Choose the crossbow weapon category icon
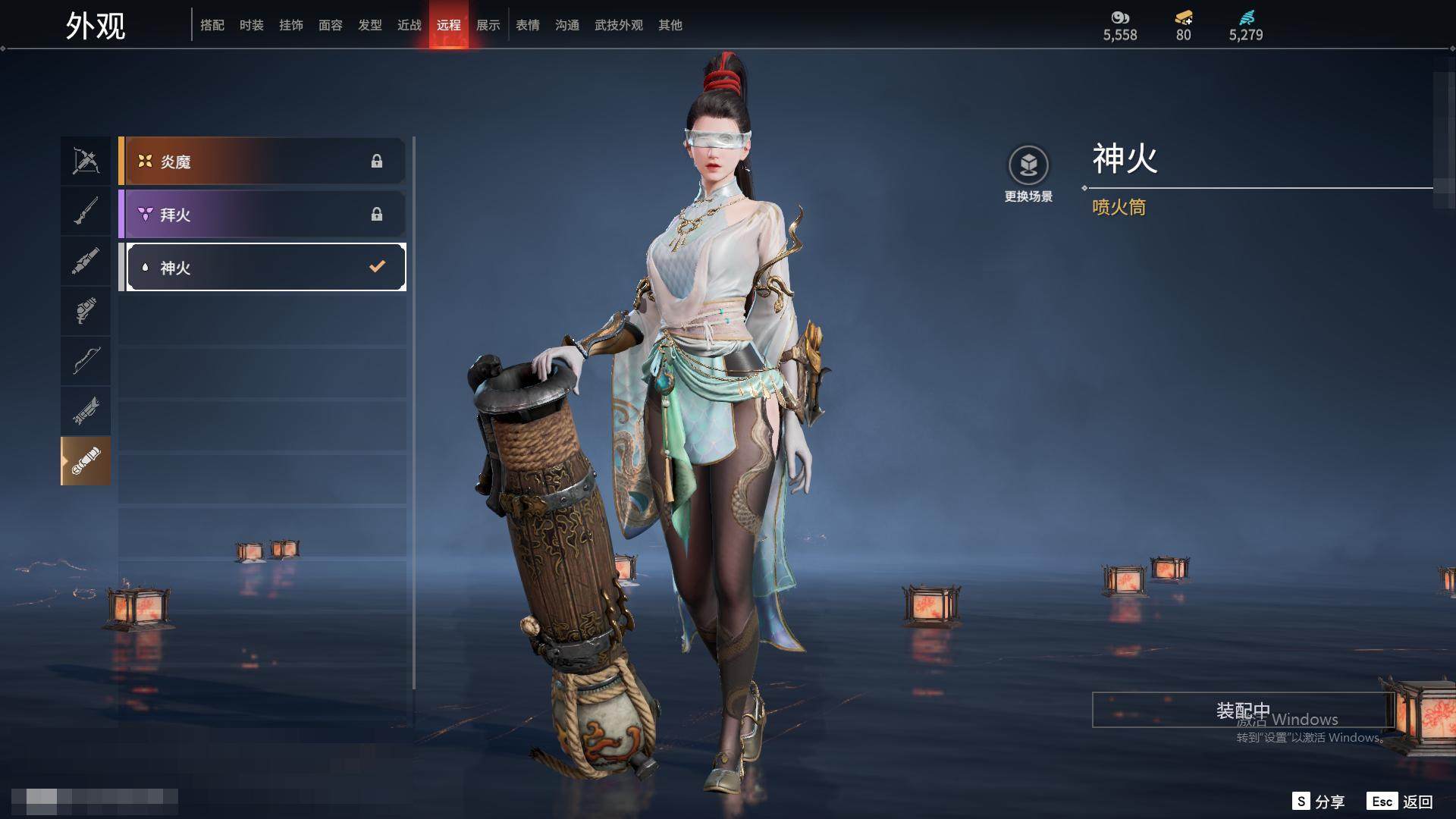The image size is (1456, 819). (86, 161)
